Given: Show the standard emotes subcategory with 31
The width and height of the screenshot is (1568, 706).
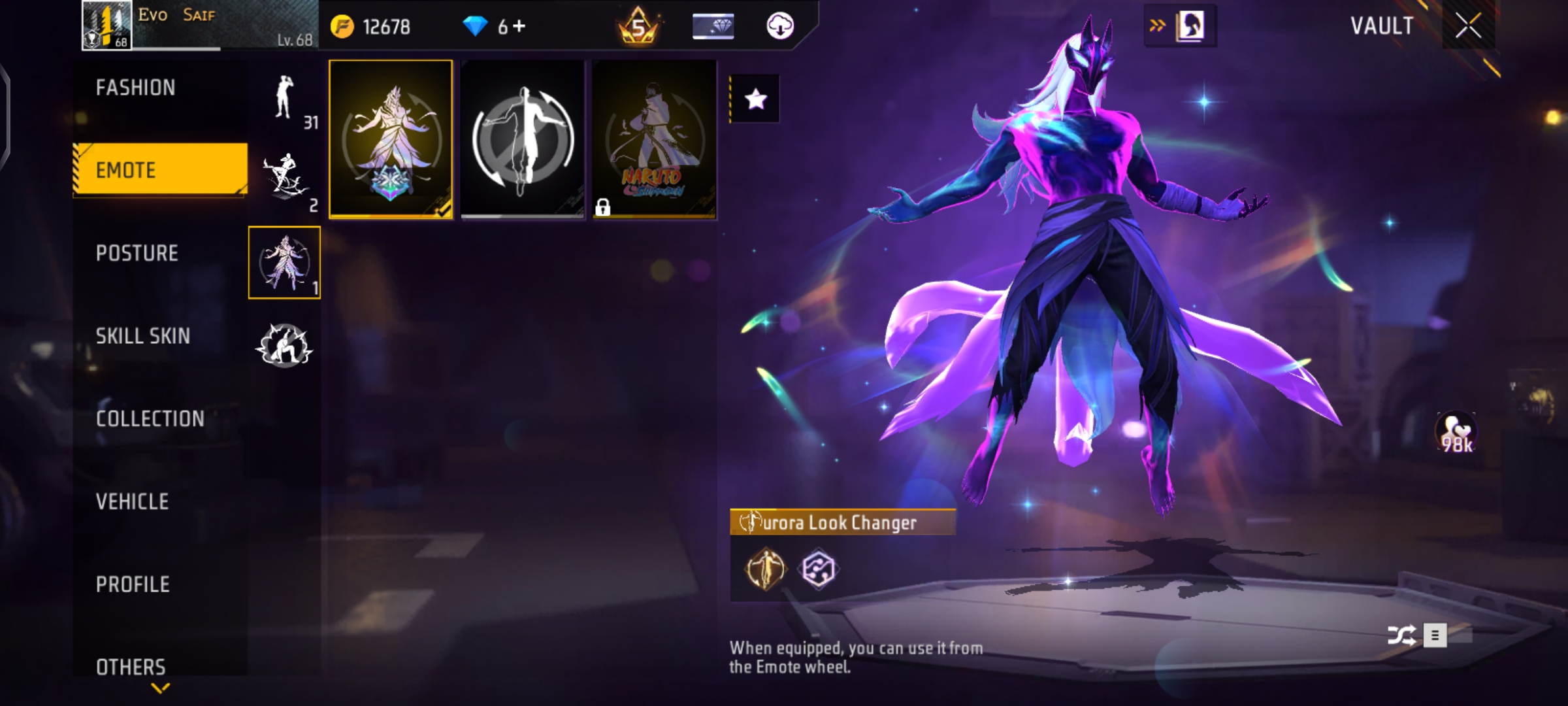Looking at the screenshot, I should (285, 98).
